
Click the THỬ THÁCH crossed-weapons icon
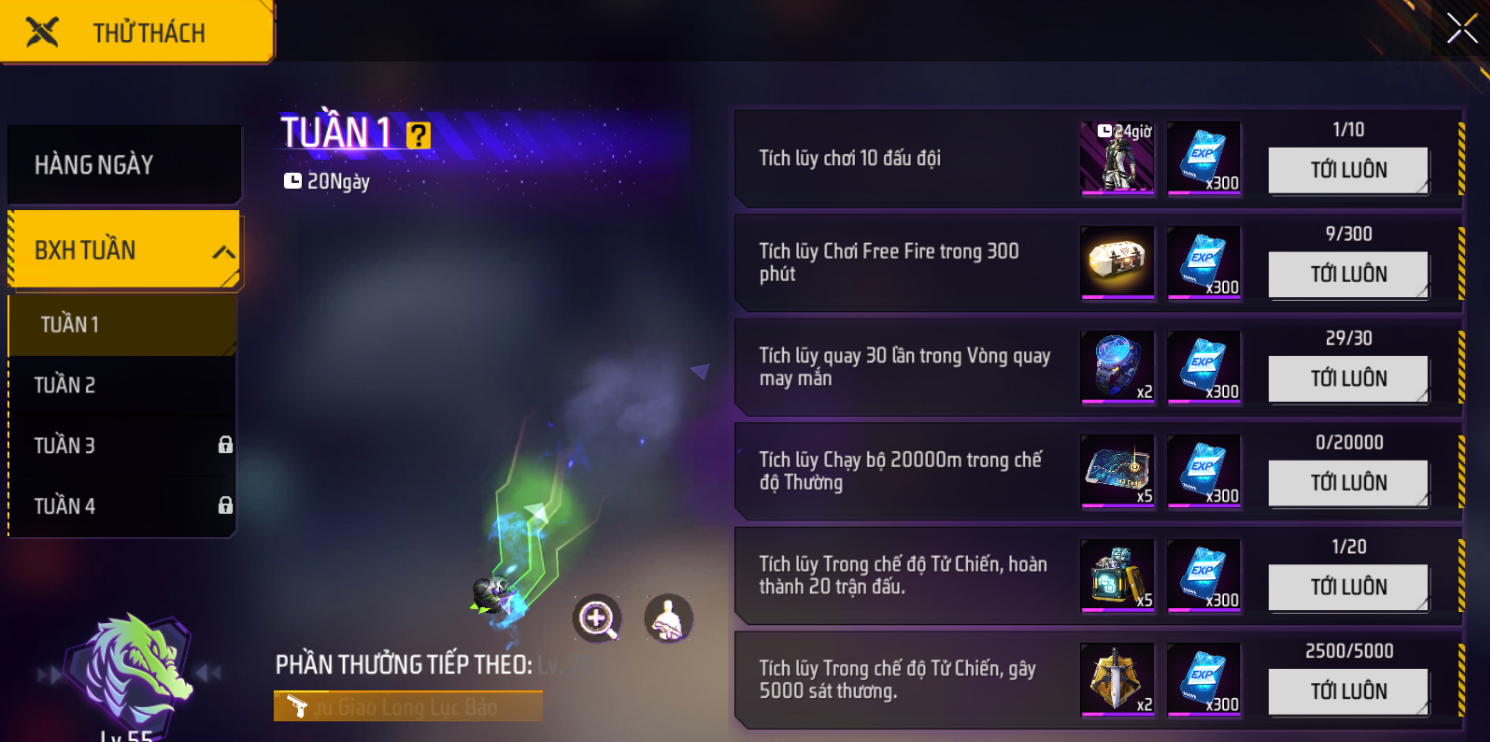point(42,30)
